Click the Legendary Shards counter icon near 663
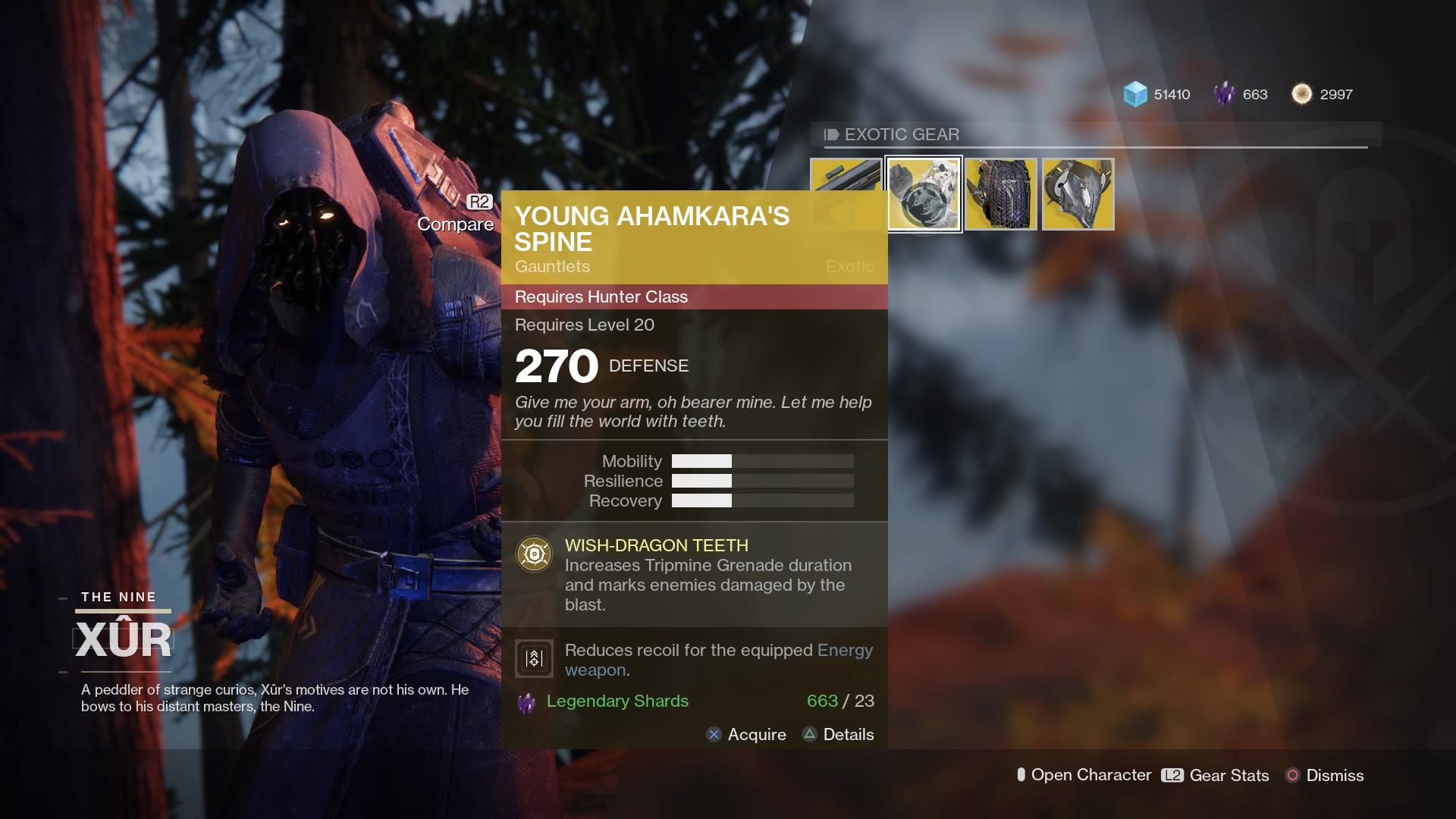This screenshot has width=1456, height=819. pos(1225,94)
